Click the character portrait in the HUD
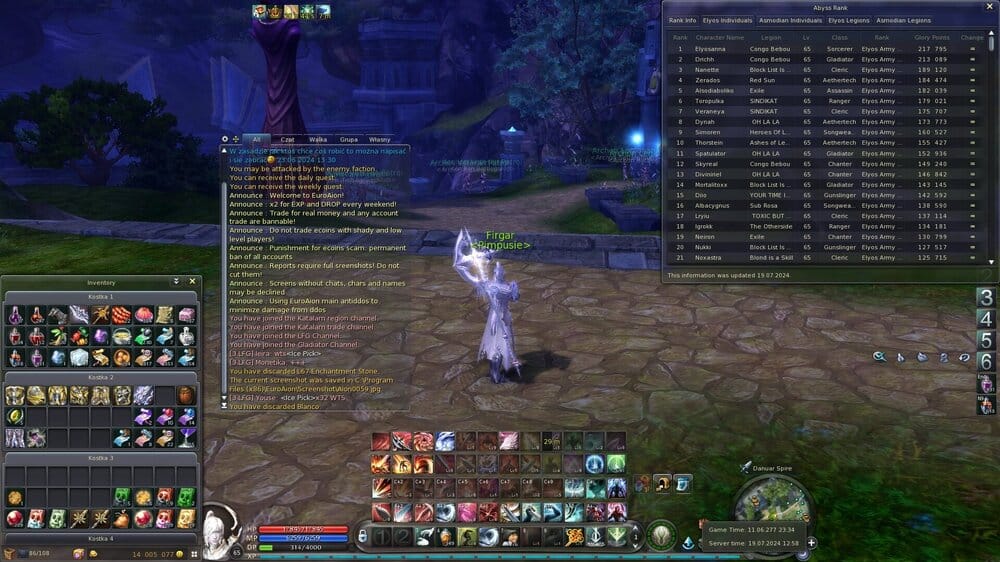Image resolution: width=1000 pixels, height=562 pixels. [x=218, y=533]
